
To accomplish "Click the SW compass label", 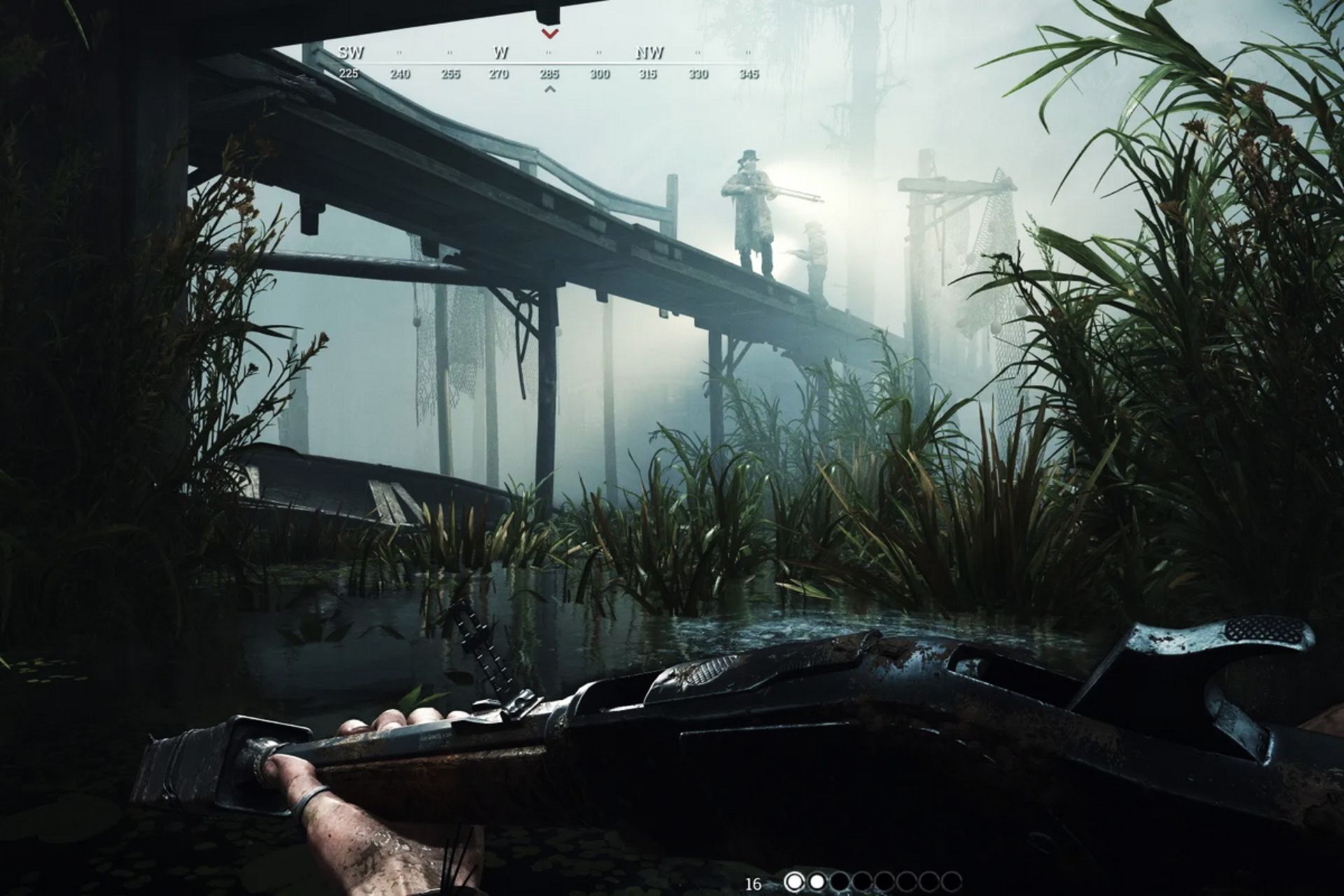I will click(352, 51).
